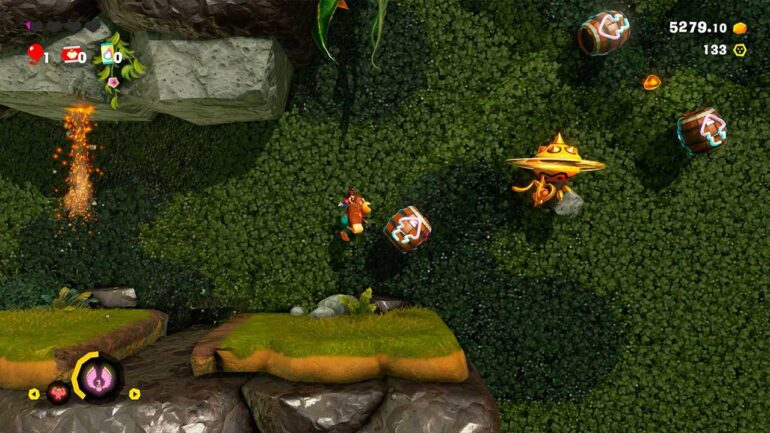
Task: Click the left yellow ability selector arrow
Action: pyautogui.click(x=36, y=394)
